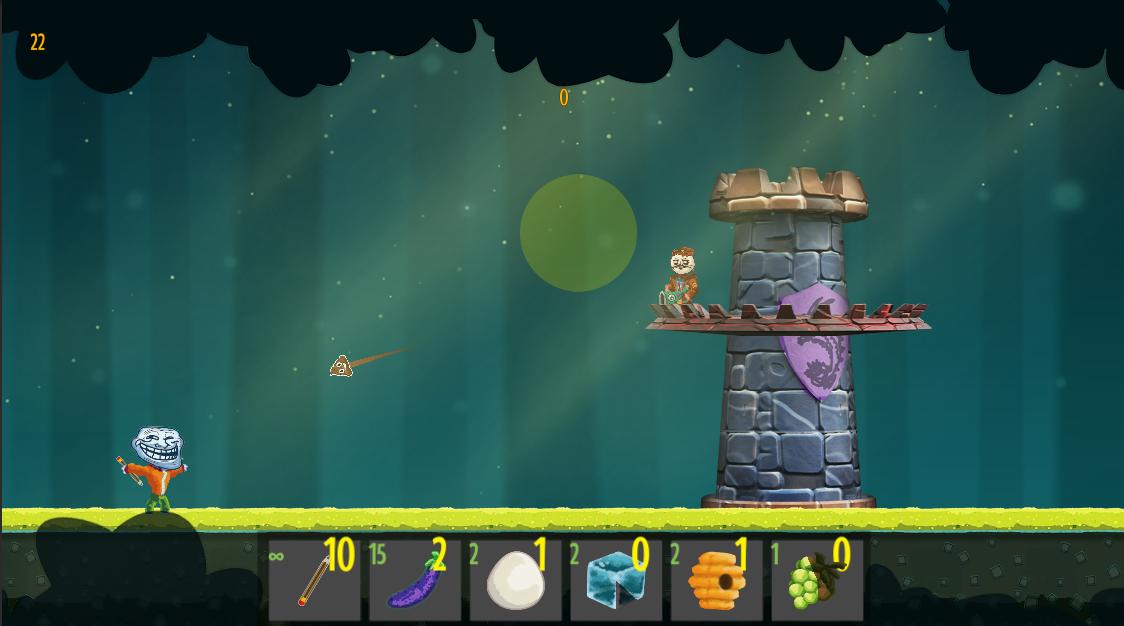1124x626 pixels.
Task: Choose the eggplant ammo slot
Action: [415, 580]
